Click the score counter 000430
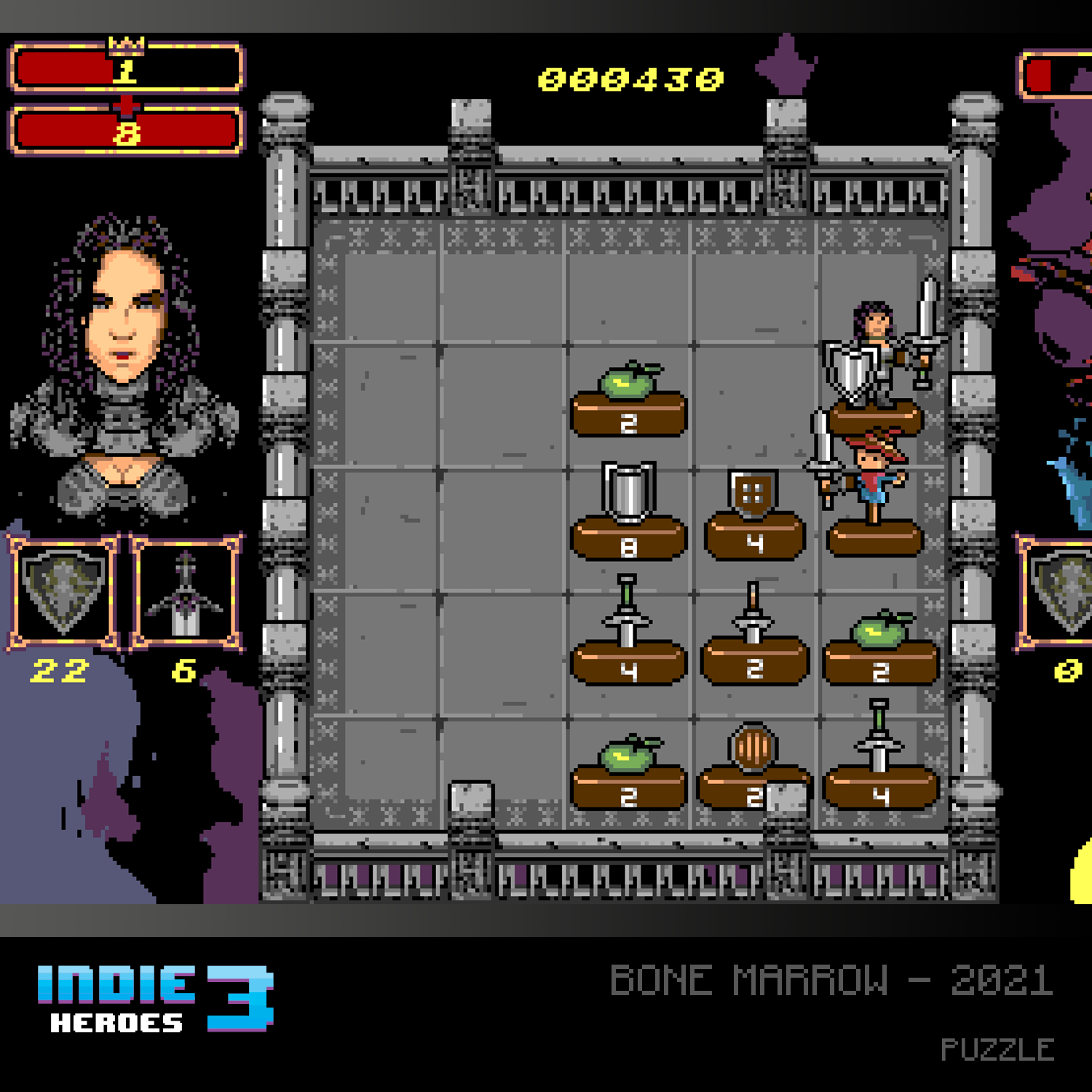Screen dimensions: 1092x1092 tap(630, 76)
